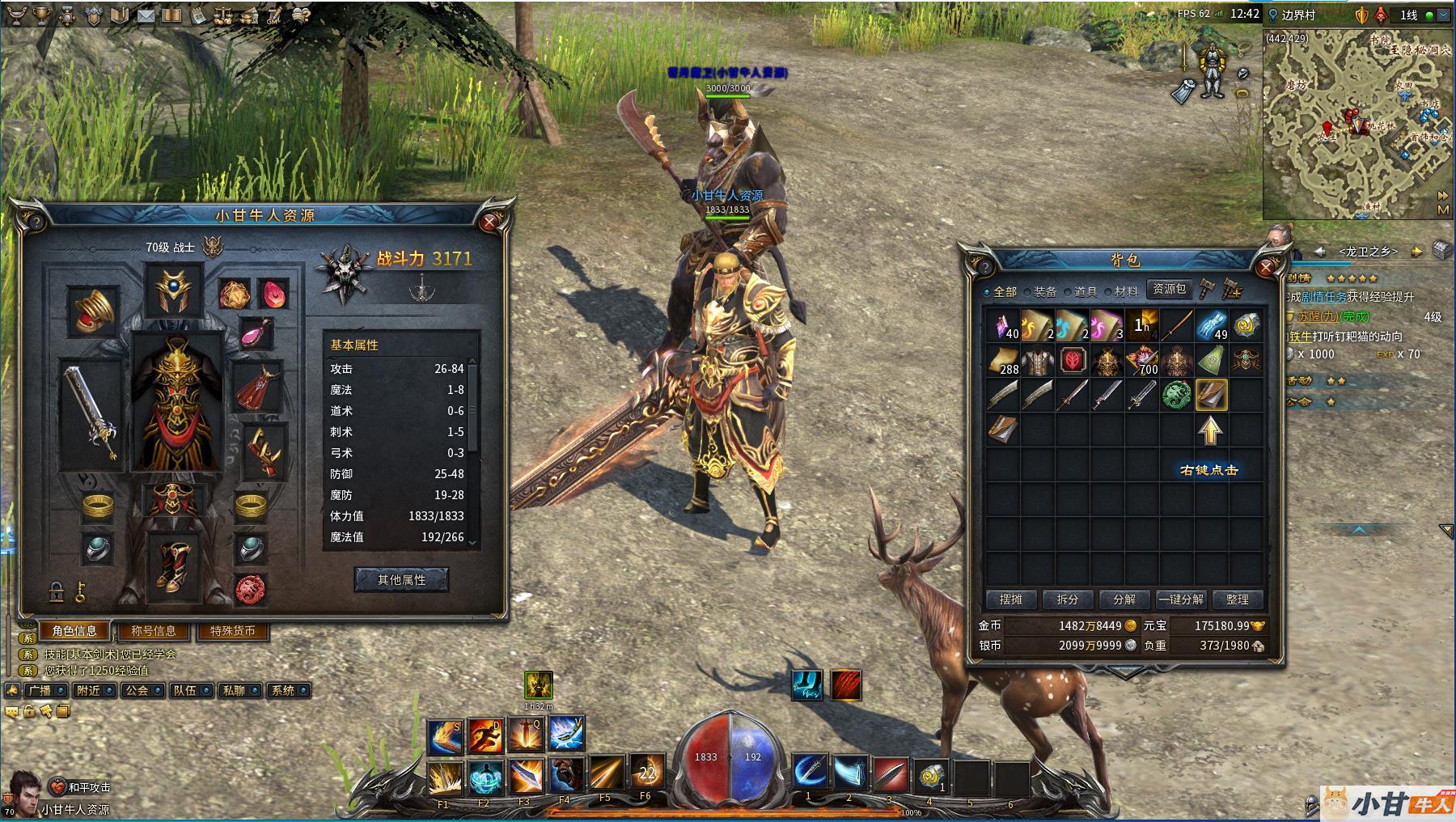Close the character info panel
Viewport: 1456px width, 822px height.
pyautogui.click(x=489, y=222)
